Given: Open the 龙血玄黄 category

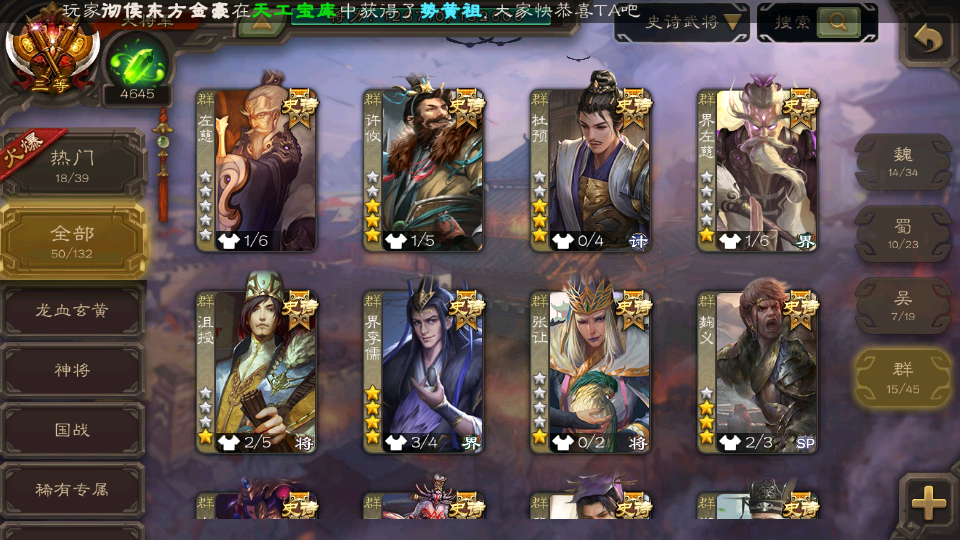Looking at the screenshot, I should pyautogui.click(x=72, y=311).
